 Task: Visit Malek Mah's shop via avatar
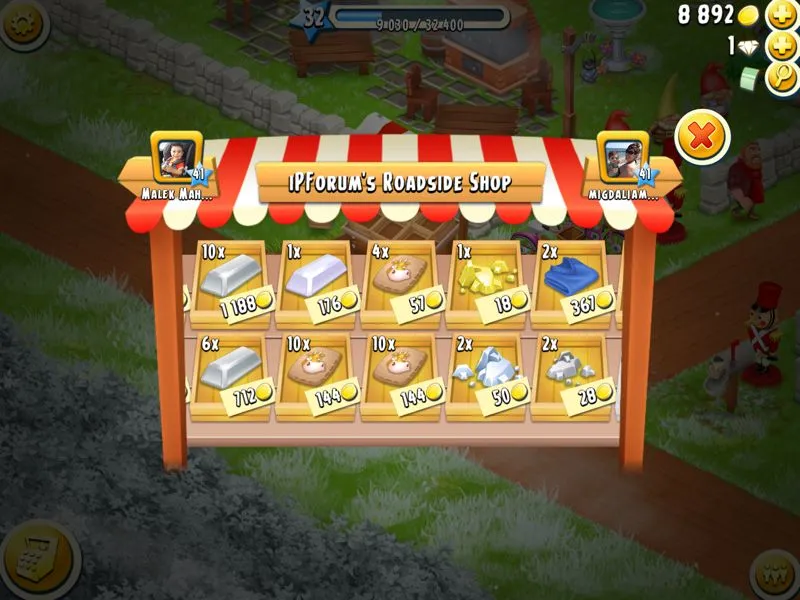177,155
